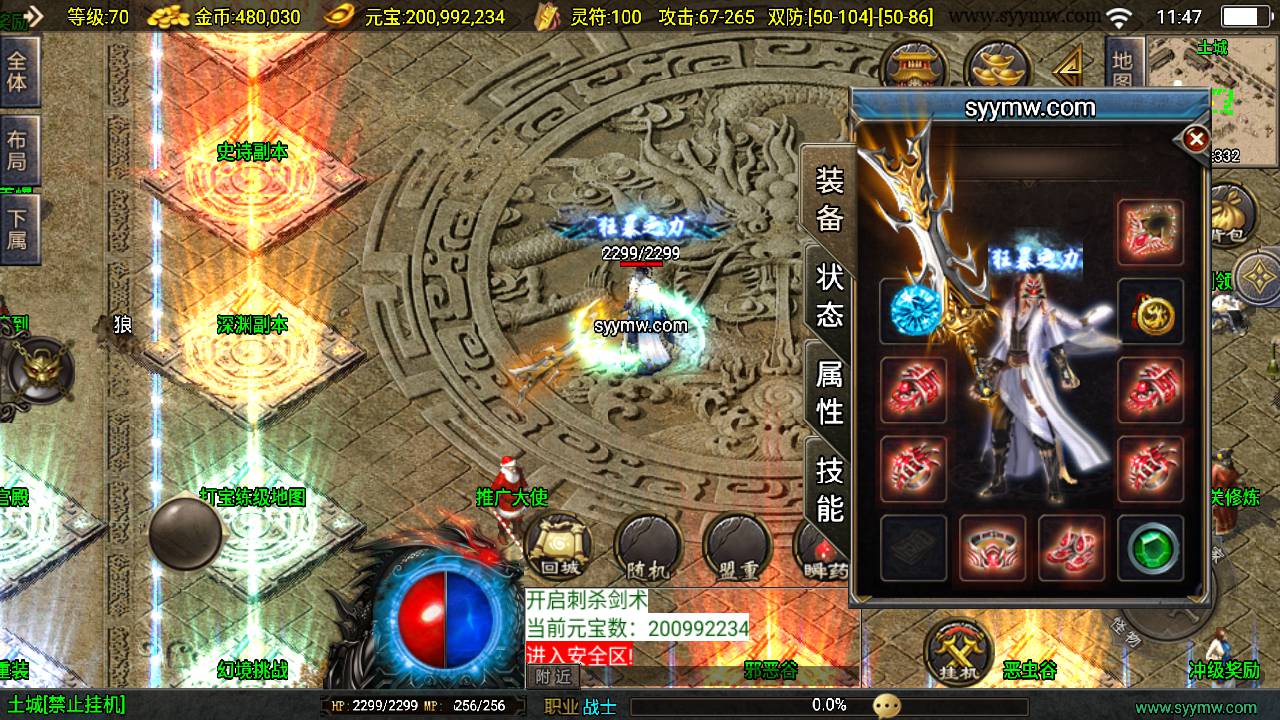Open the chat speech bubble
Viewport: 1280px width, 720px height.
tap(886, 706)
